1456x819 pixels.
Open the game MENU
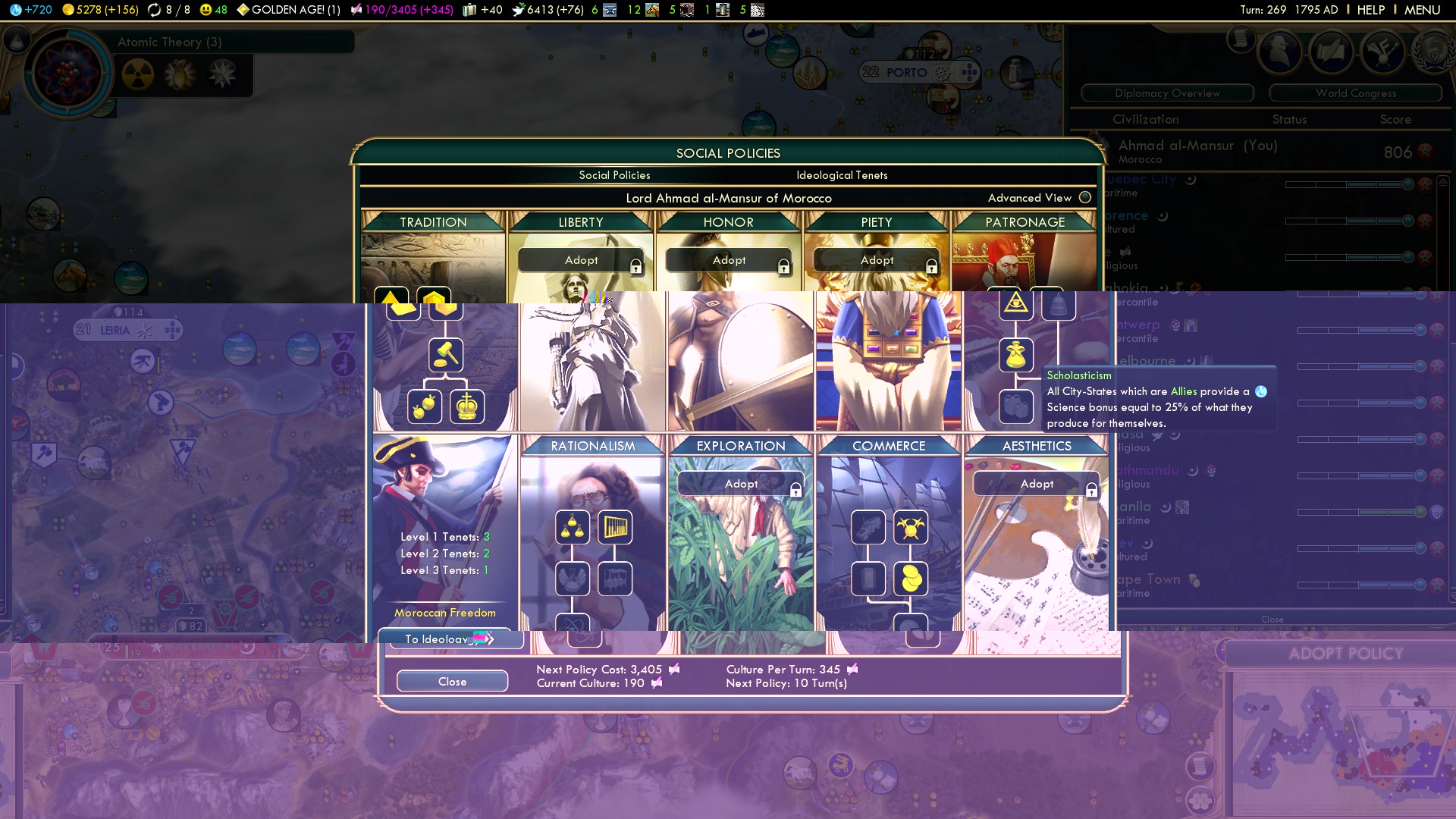click(1422, 10)
